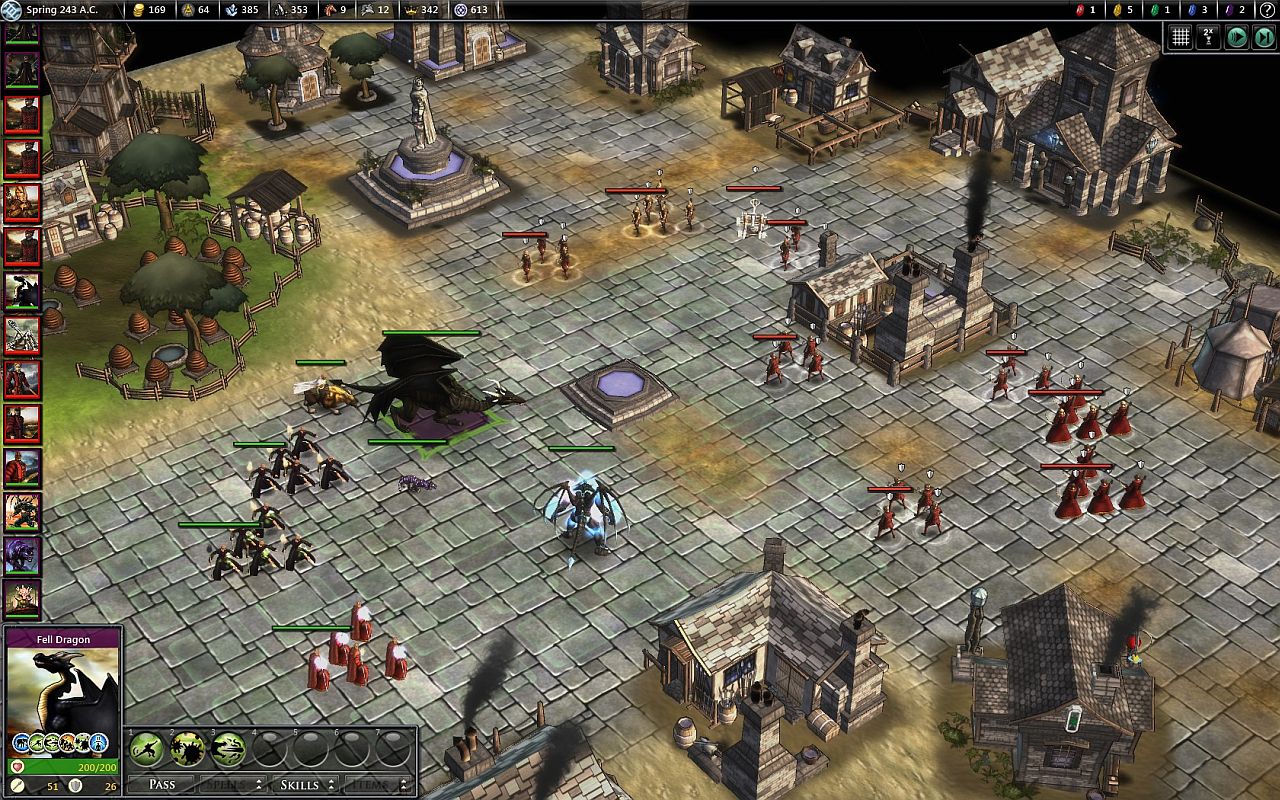This screenshot has width=1280, height=800.
Task: Click the Pass turn button
Action: (x=161, y=785)
